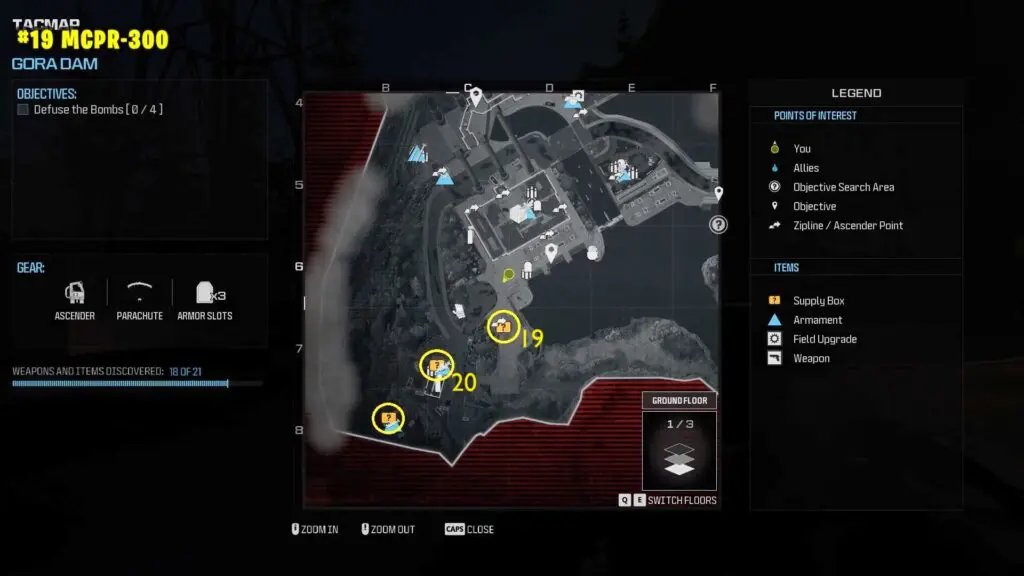This screenshot has width=1024, height=576.
Task: Click the Supply Box legend entry
Action: tap(818, 301)
